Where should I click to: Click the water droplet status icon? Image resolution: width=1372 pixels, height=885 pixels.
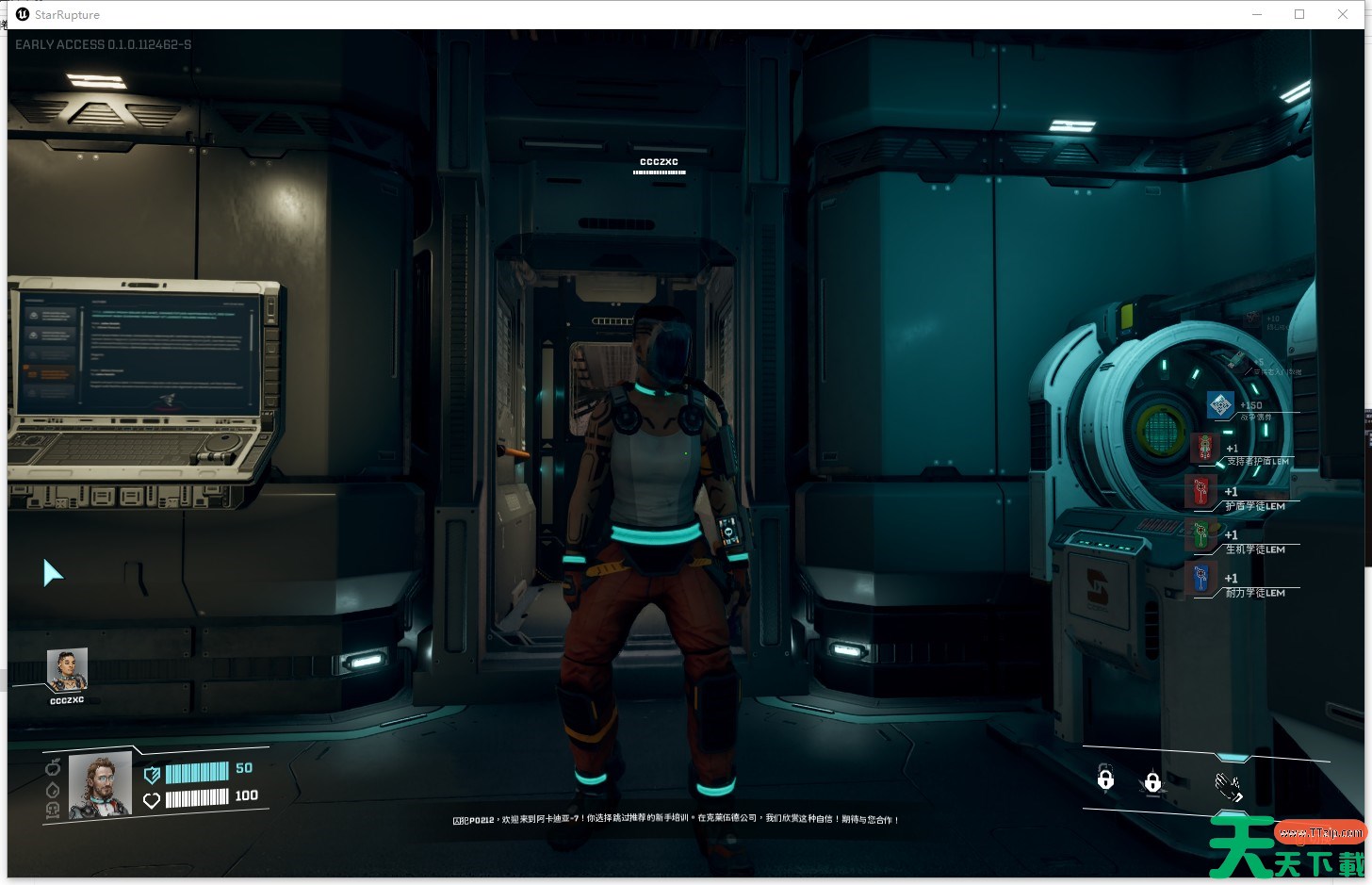[53, 789]
